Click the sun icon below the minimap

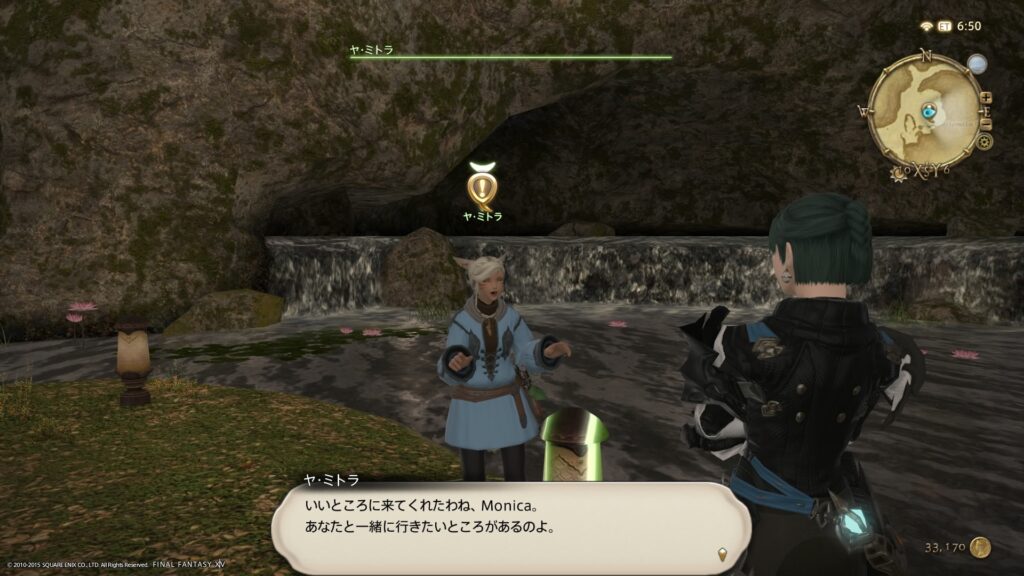(897, 173)
